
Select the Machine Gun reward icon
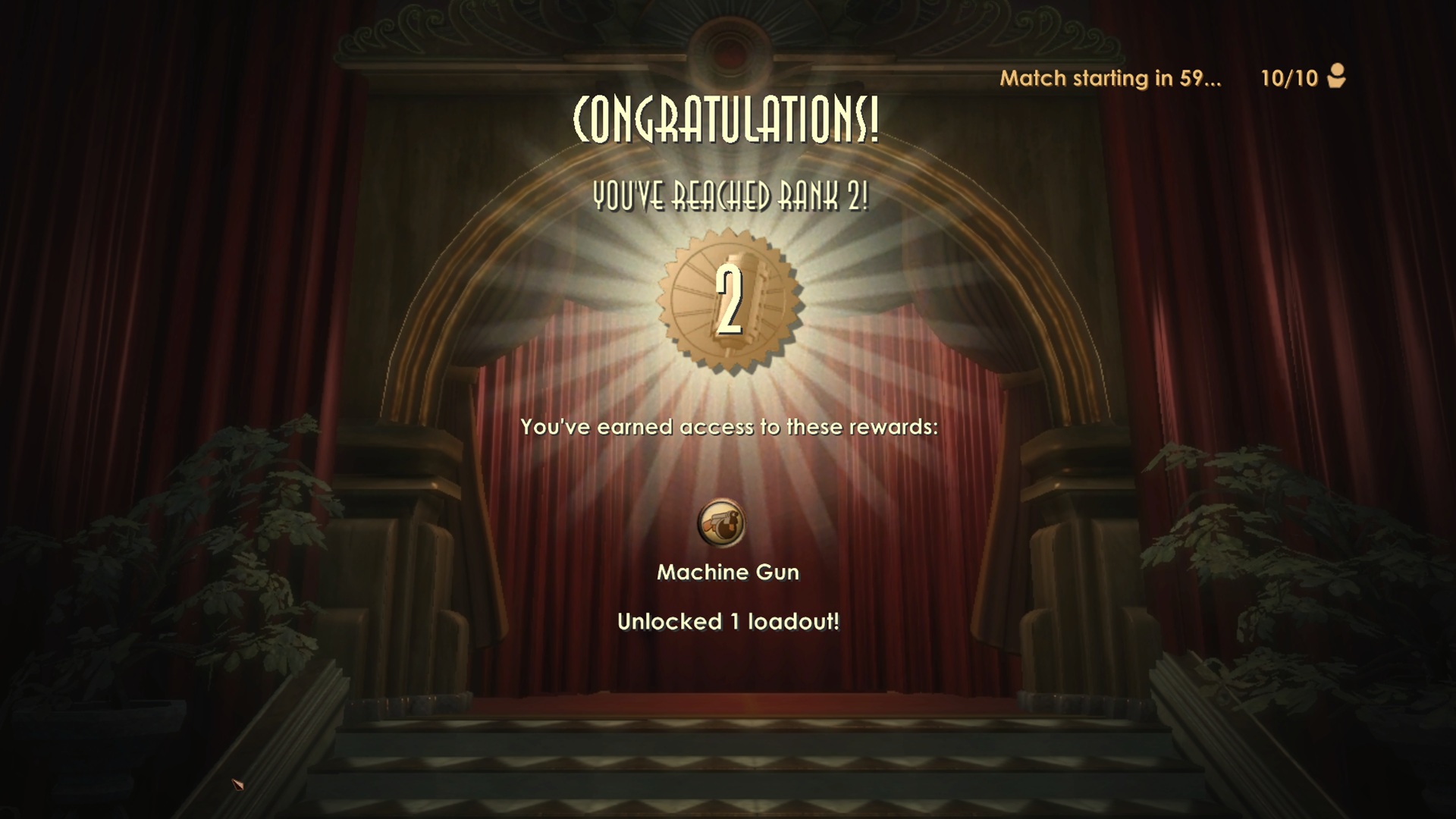[x=721, y=523]
